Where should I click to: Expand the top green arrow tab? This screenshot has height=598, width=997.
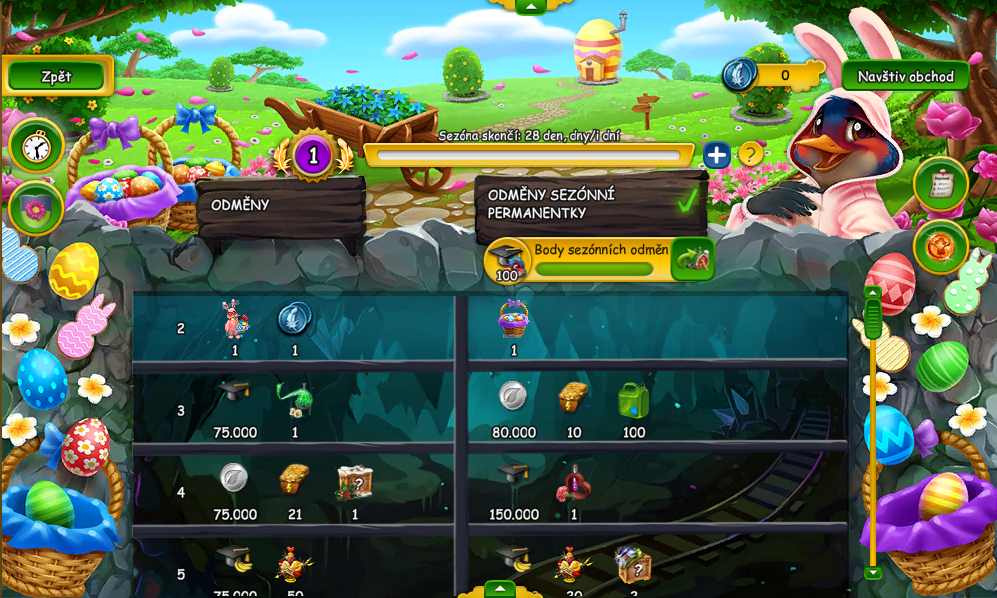pos(529,6)
